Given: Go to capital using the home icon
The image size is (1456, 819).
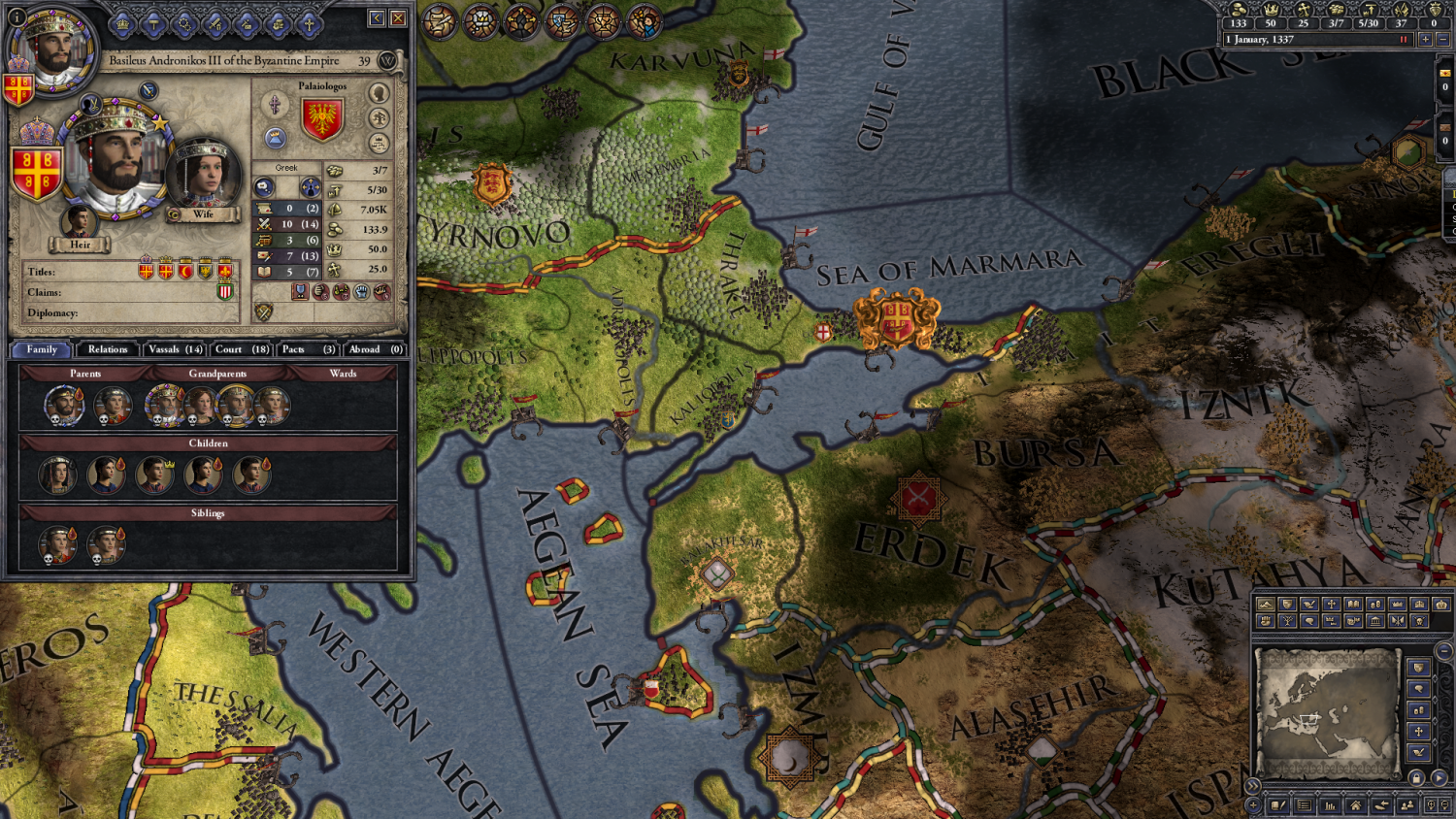Looking at the screenshot, I should tap(1356, 805).
